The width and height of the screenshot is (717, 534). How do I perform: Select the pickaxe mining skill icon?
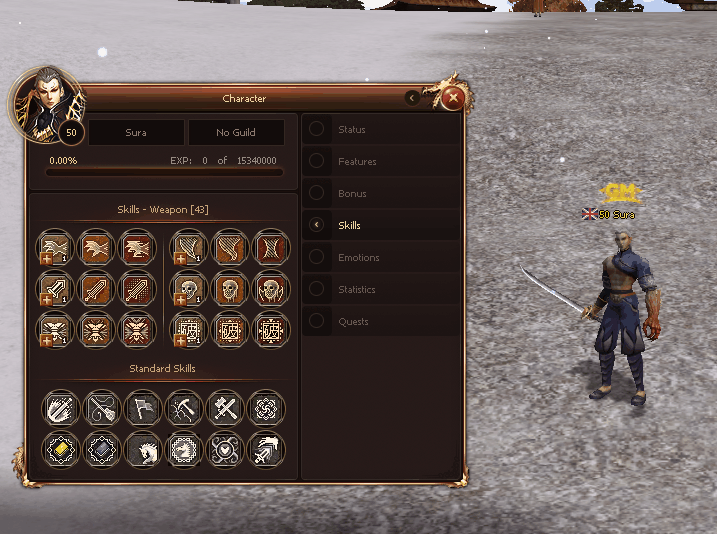(x=184, y=408)
